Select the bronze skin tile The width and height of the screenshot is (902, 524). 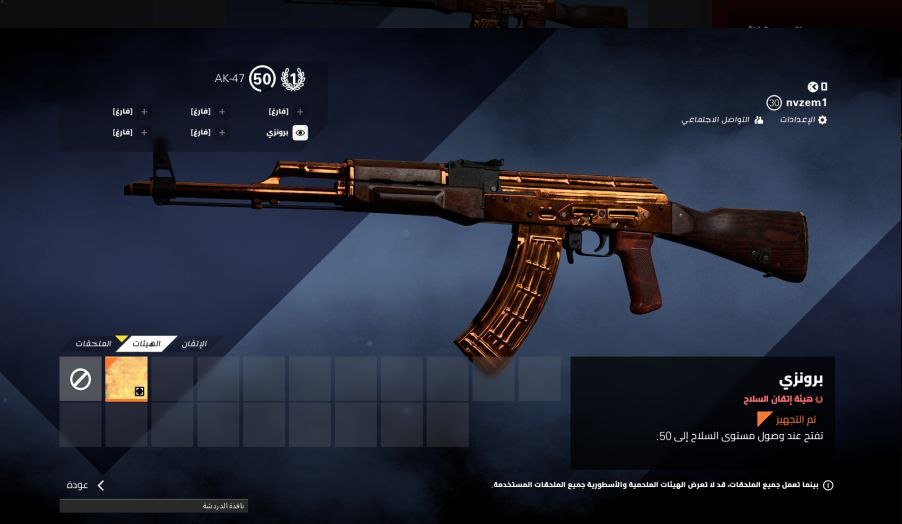click(x=126, y=379)
